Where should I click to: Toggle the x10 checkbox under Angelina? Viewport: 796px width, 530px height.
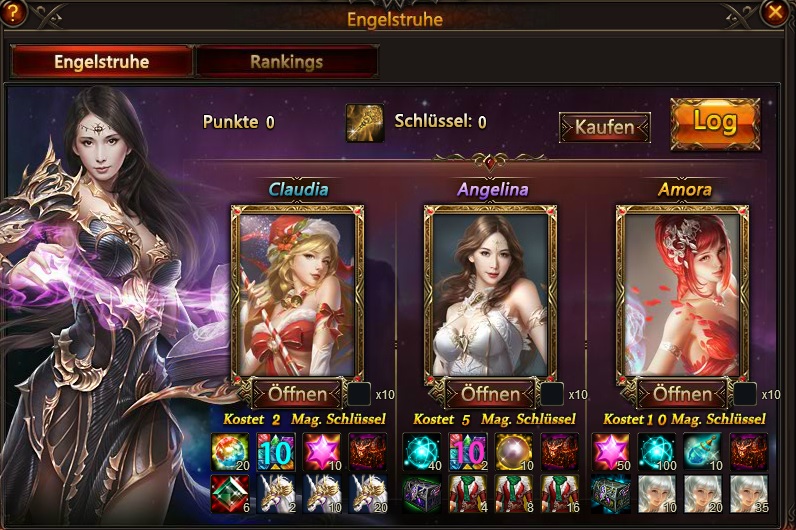552,393
